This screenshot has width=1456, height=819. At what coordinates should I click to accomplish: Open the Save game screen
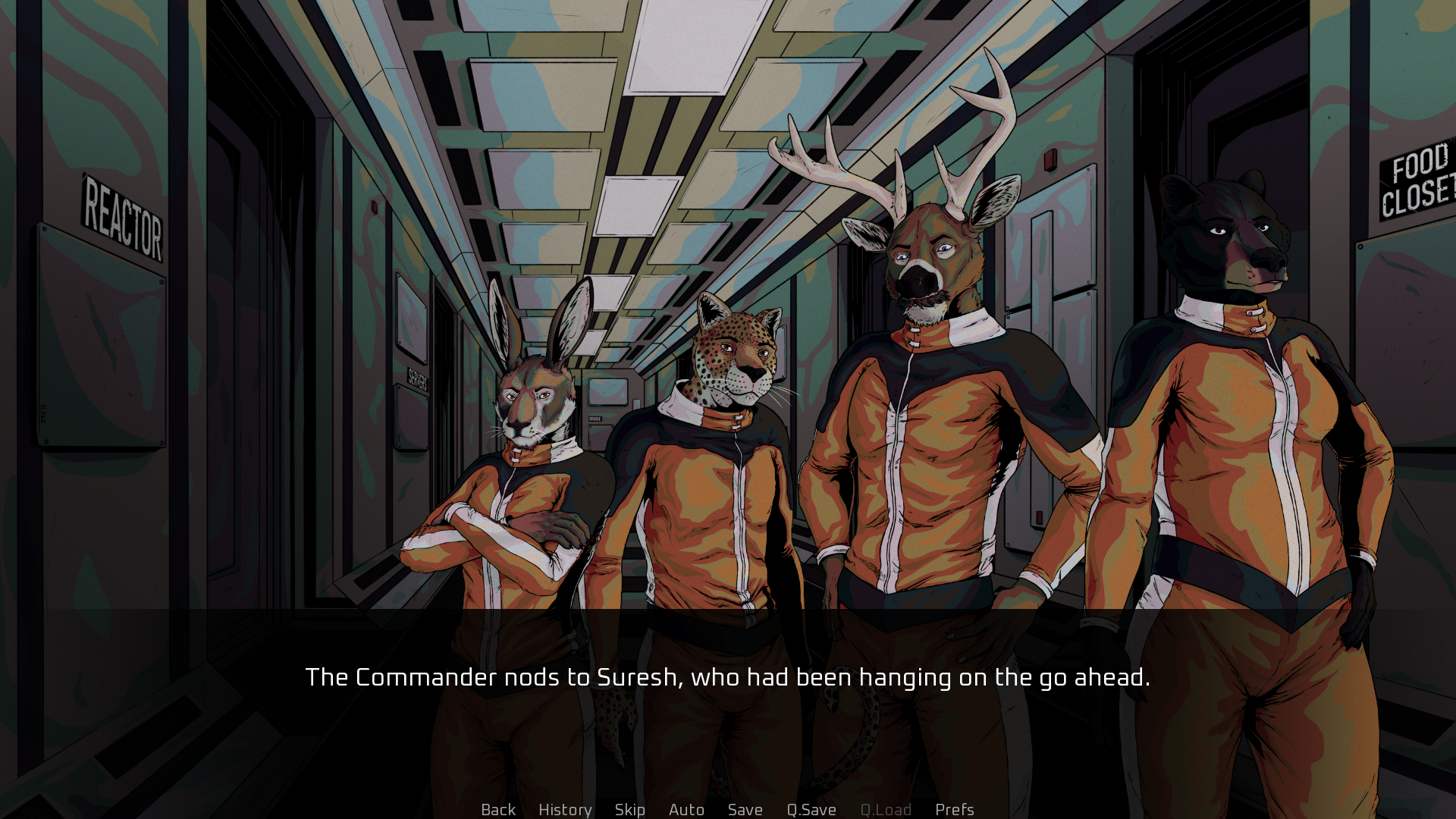[x=745, y=809]
